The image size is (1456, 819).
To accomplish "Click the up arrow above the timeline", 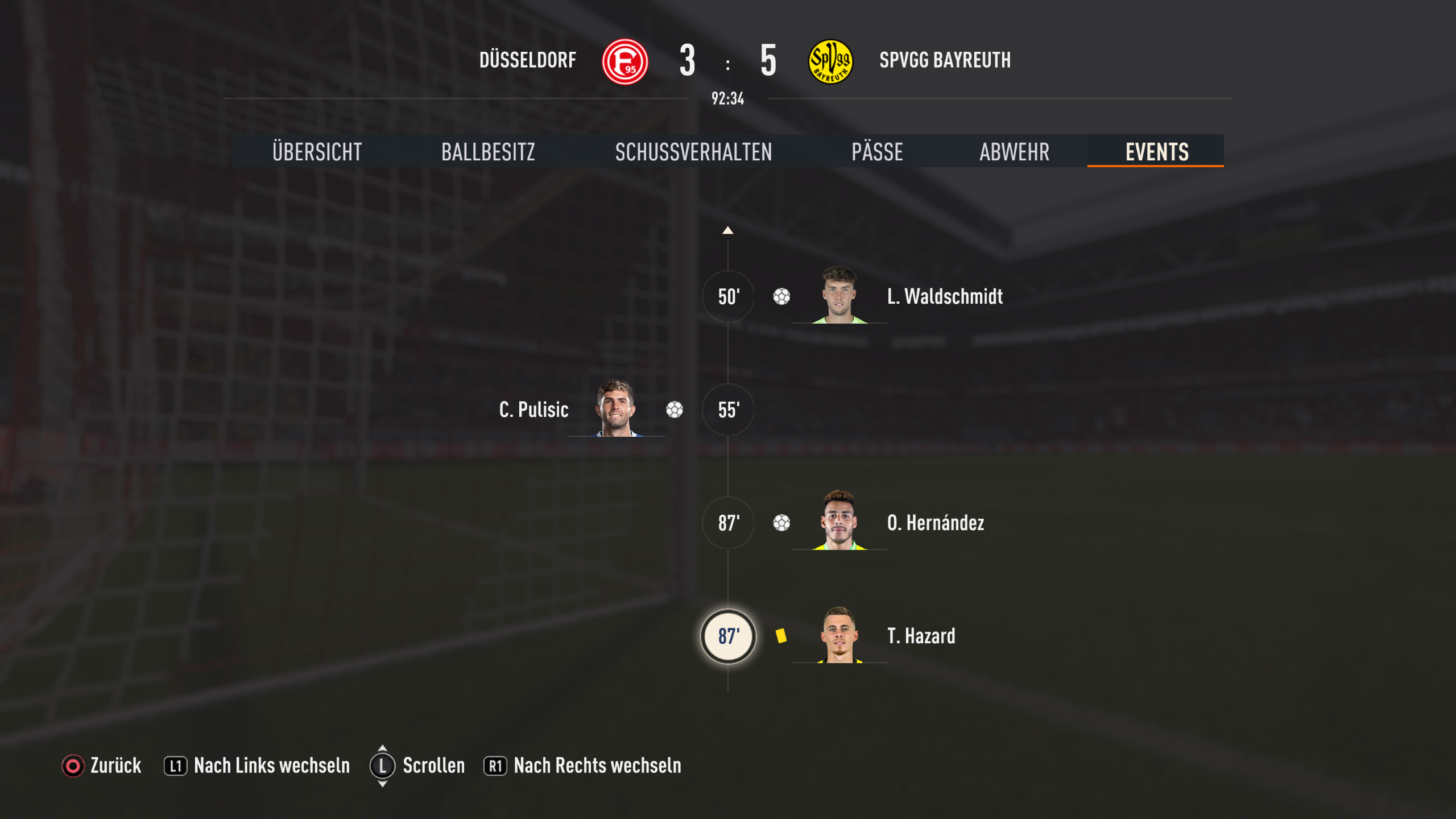I will (x=727, y=230).
